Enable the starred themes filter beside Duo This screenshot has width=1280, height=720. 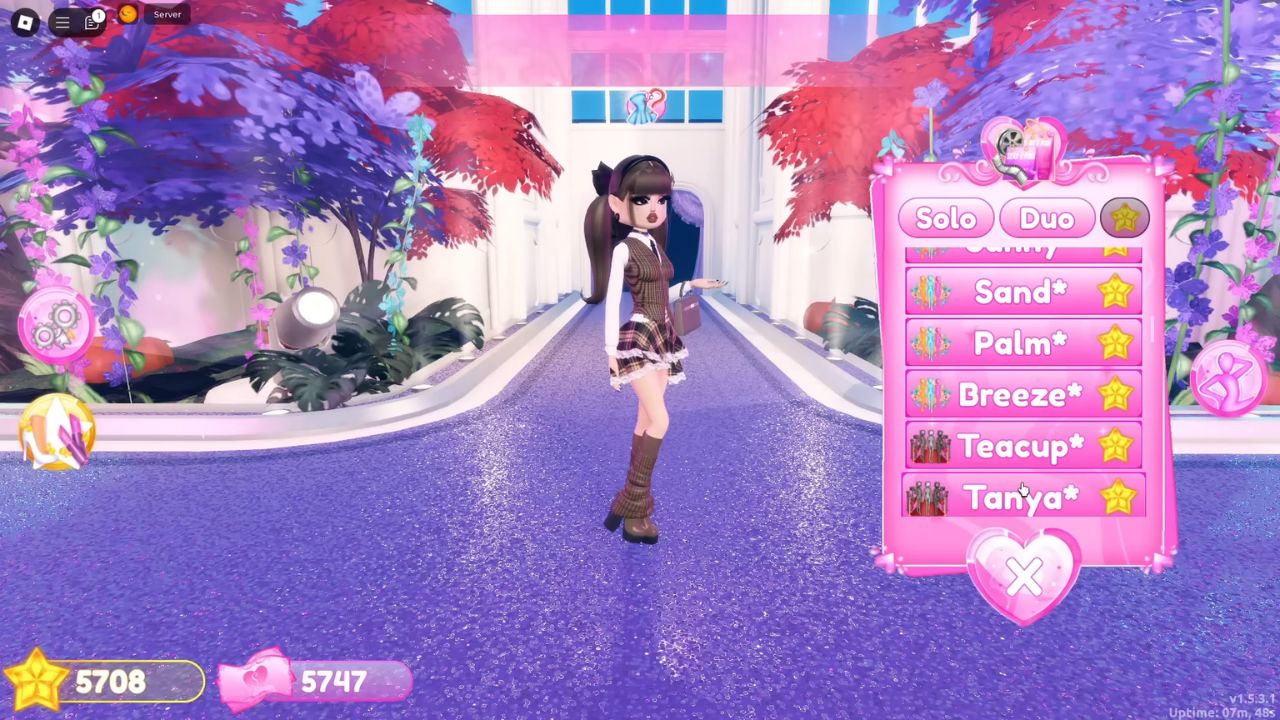(1124, 218)
